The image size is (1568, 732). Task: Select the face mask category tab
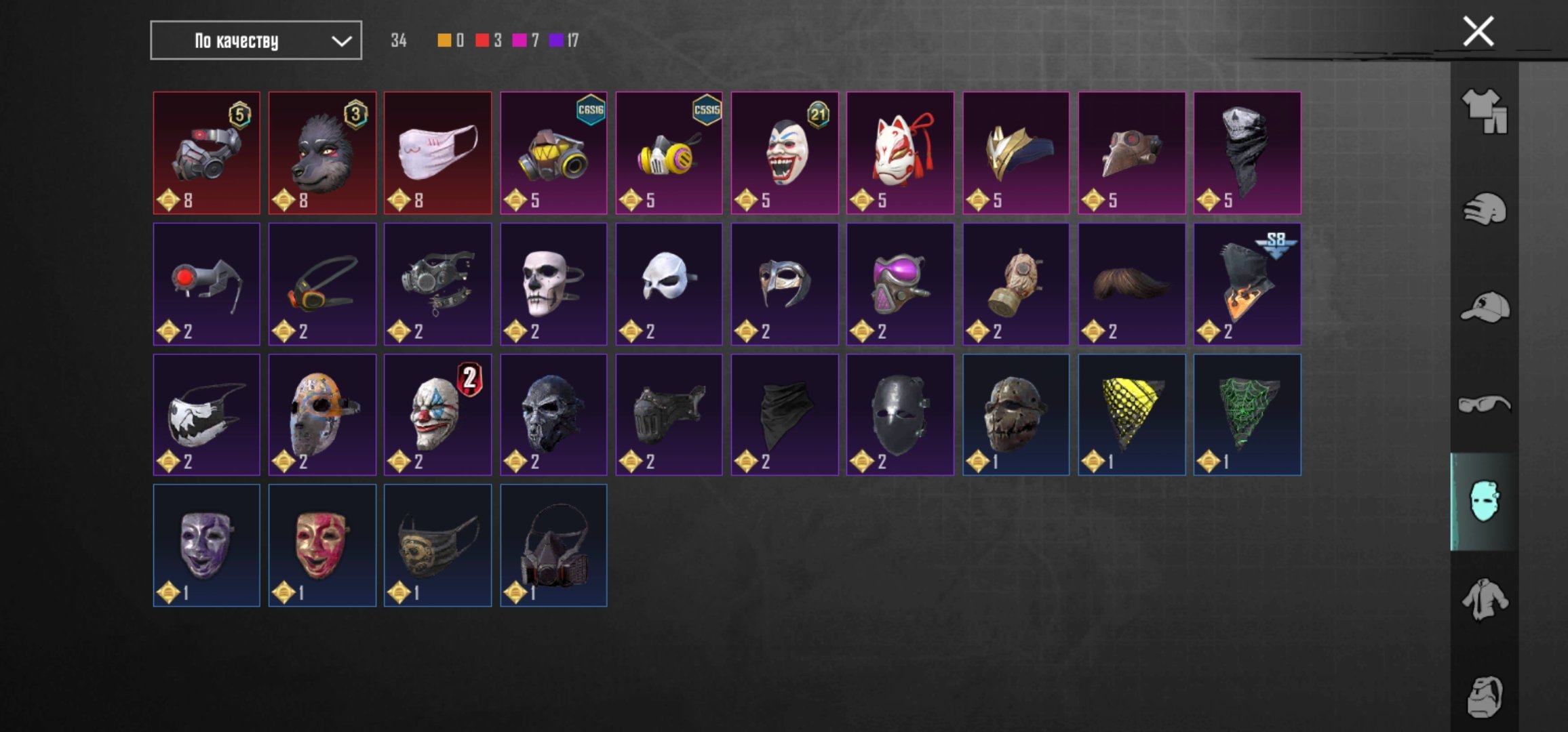pyautogui.click(x=1484, y=502)
